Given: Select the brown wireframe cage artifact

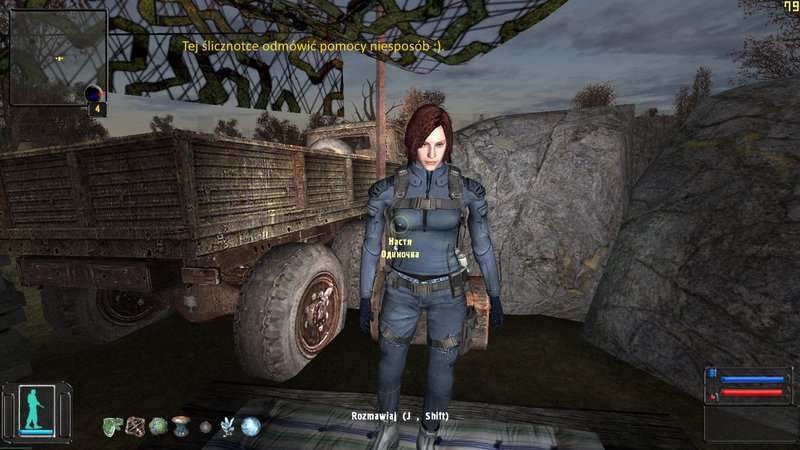Looking at the screenshot, I should 135,426.
